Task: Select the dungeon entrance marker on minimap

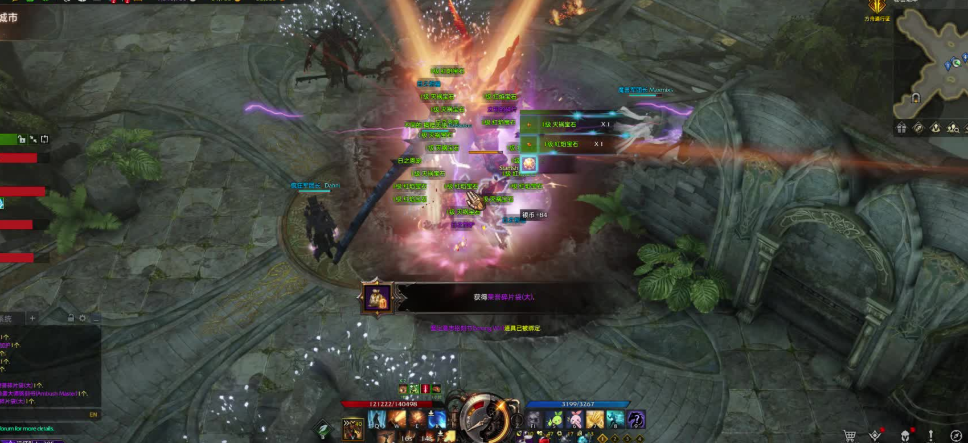Action: (x=915, y=98)
